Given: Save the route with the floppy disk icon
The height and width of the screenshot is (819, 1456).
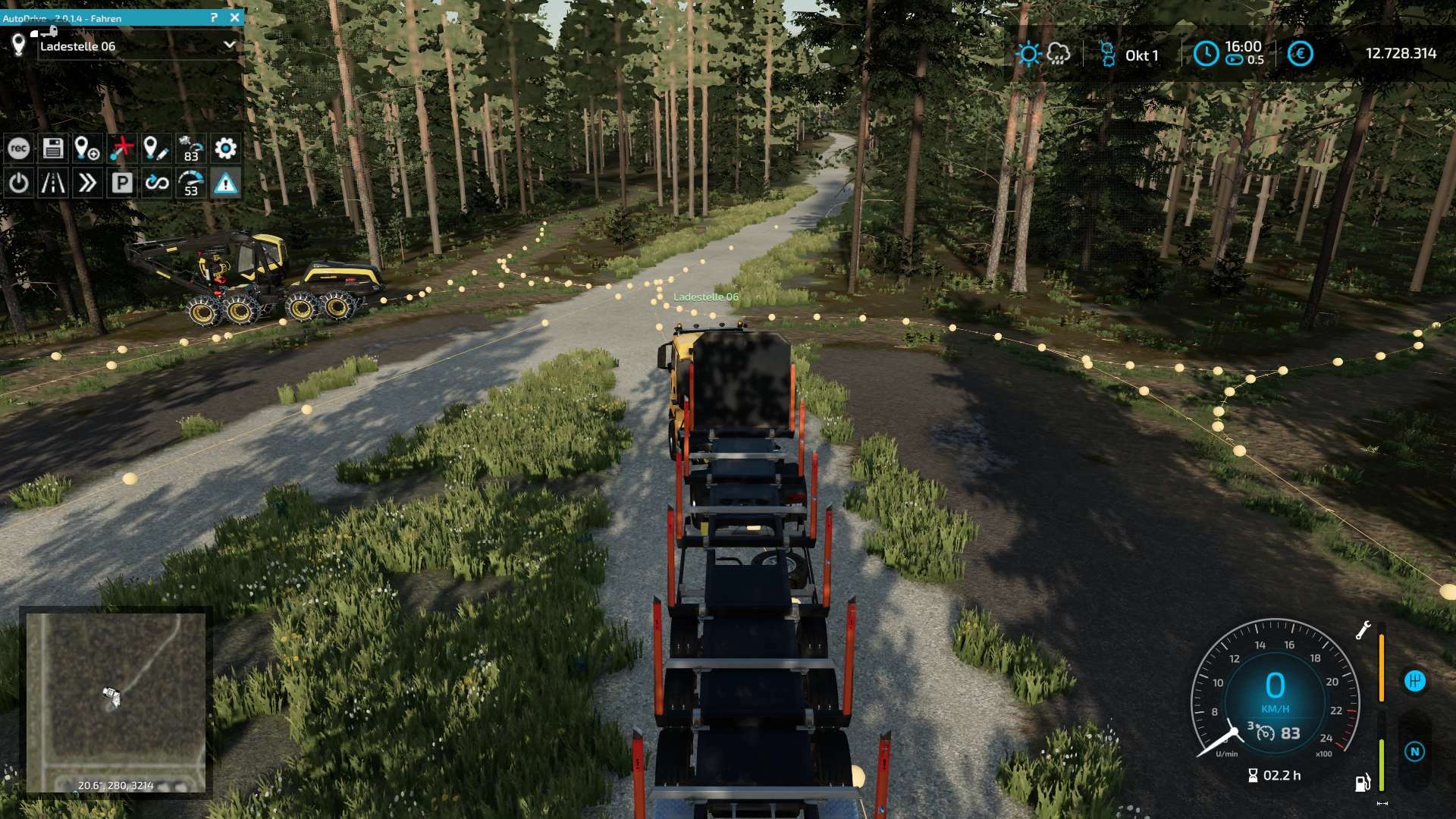Looking at the screenshot, I should coord(53,149).
